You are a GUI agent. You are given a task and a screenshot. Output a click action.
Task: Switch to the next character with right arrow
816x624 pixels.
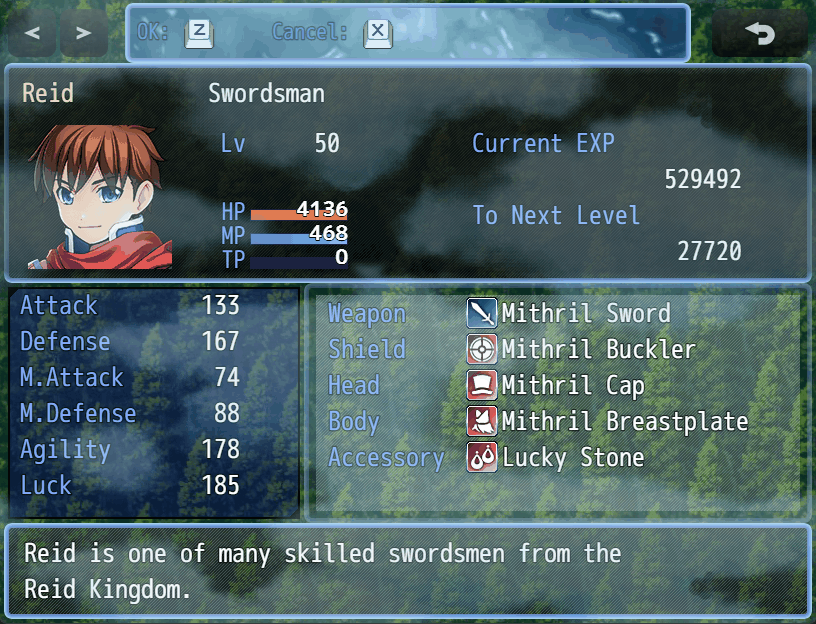click(84, 33)
